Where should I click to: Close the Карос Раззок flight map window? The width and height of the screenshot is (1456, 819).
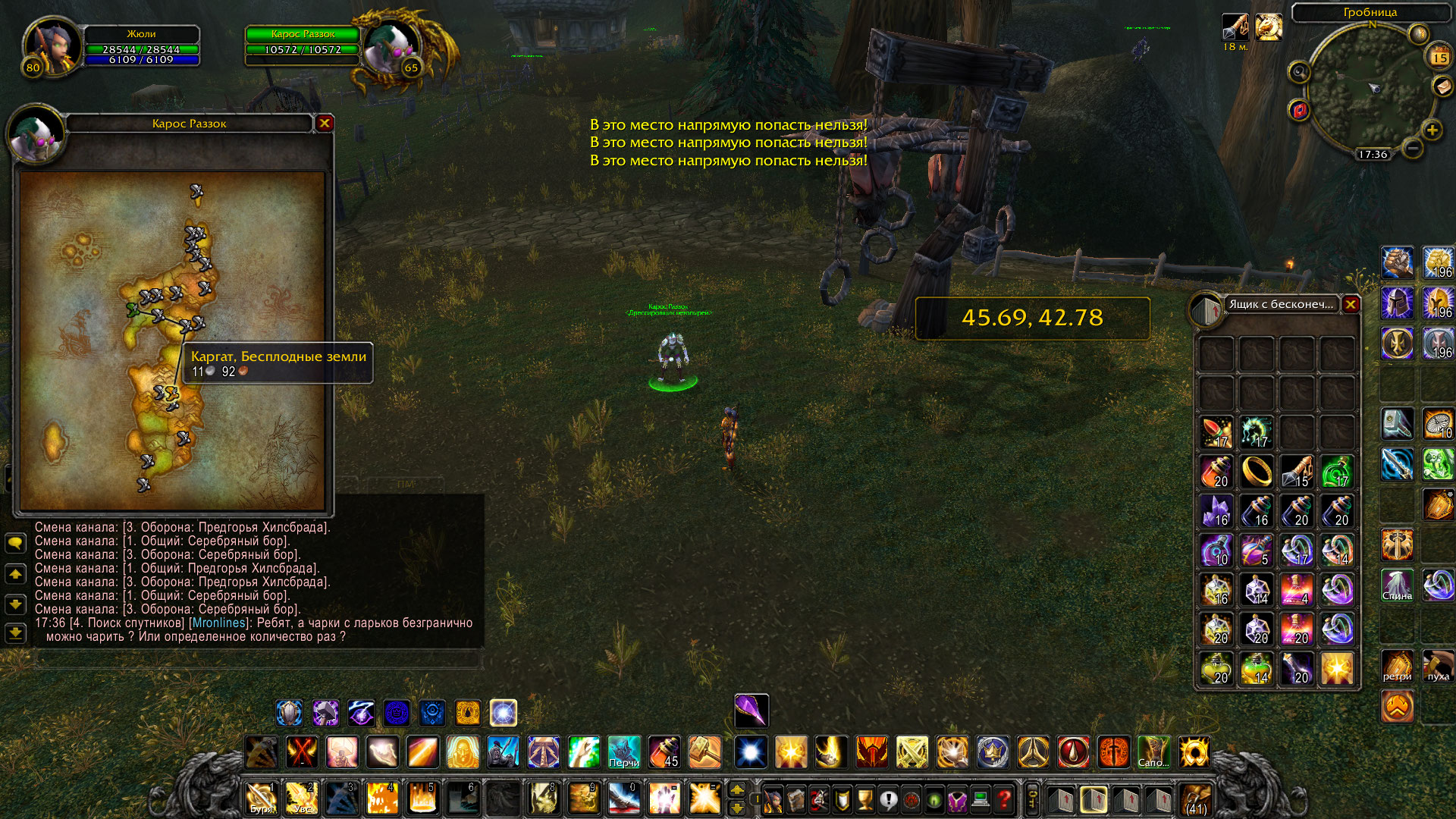325,123
